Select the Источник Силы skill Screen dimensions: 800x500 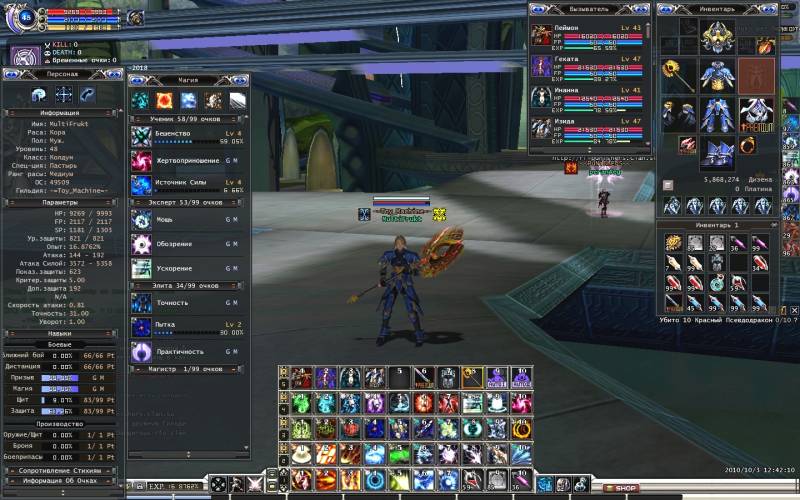[141, 185]
